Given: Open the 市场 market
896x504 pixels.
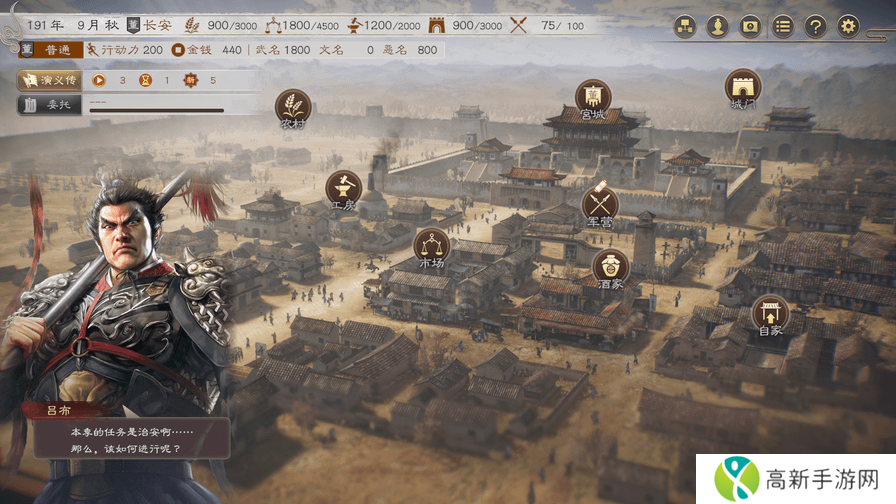Looking at the screenshot, I should click(x=432, y=246).
